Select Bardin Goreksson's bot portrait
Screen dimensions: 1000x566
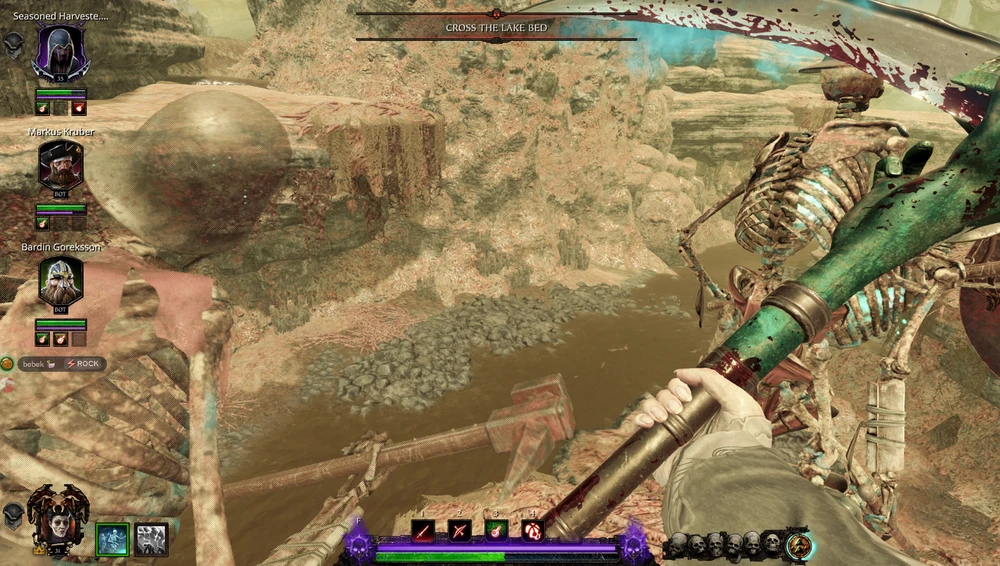tap(60, 281)
